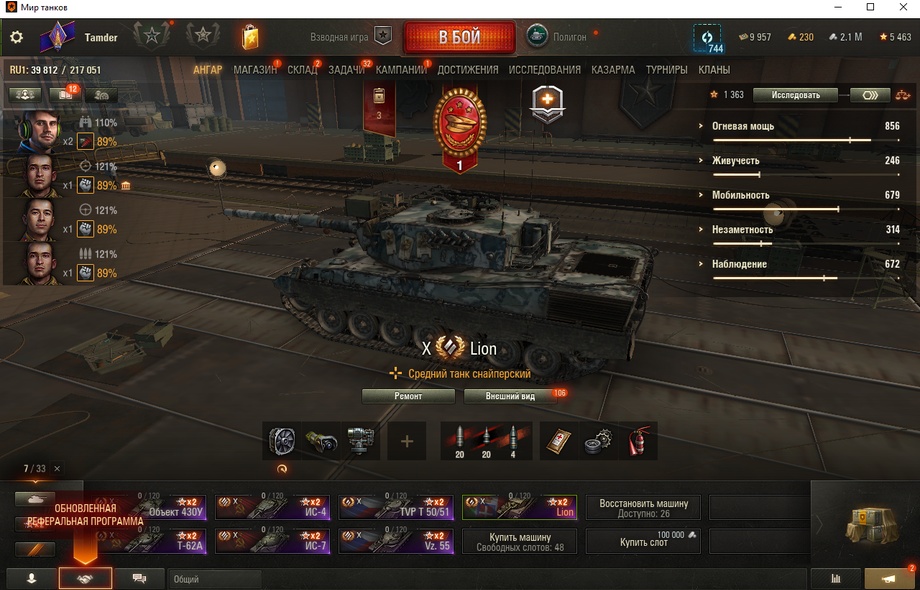Screen dimensions: 920x590
Task: Click the Ремонт button
Action: coord(408,396)
